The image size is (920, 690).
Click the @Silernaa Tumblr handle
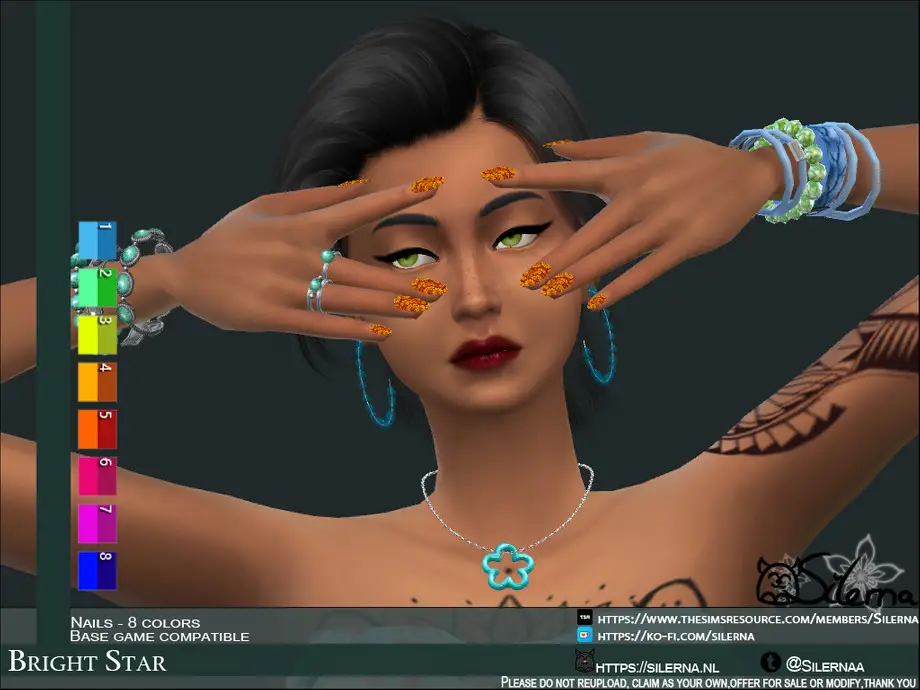point(825,663)
